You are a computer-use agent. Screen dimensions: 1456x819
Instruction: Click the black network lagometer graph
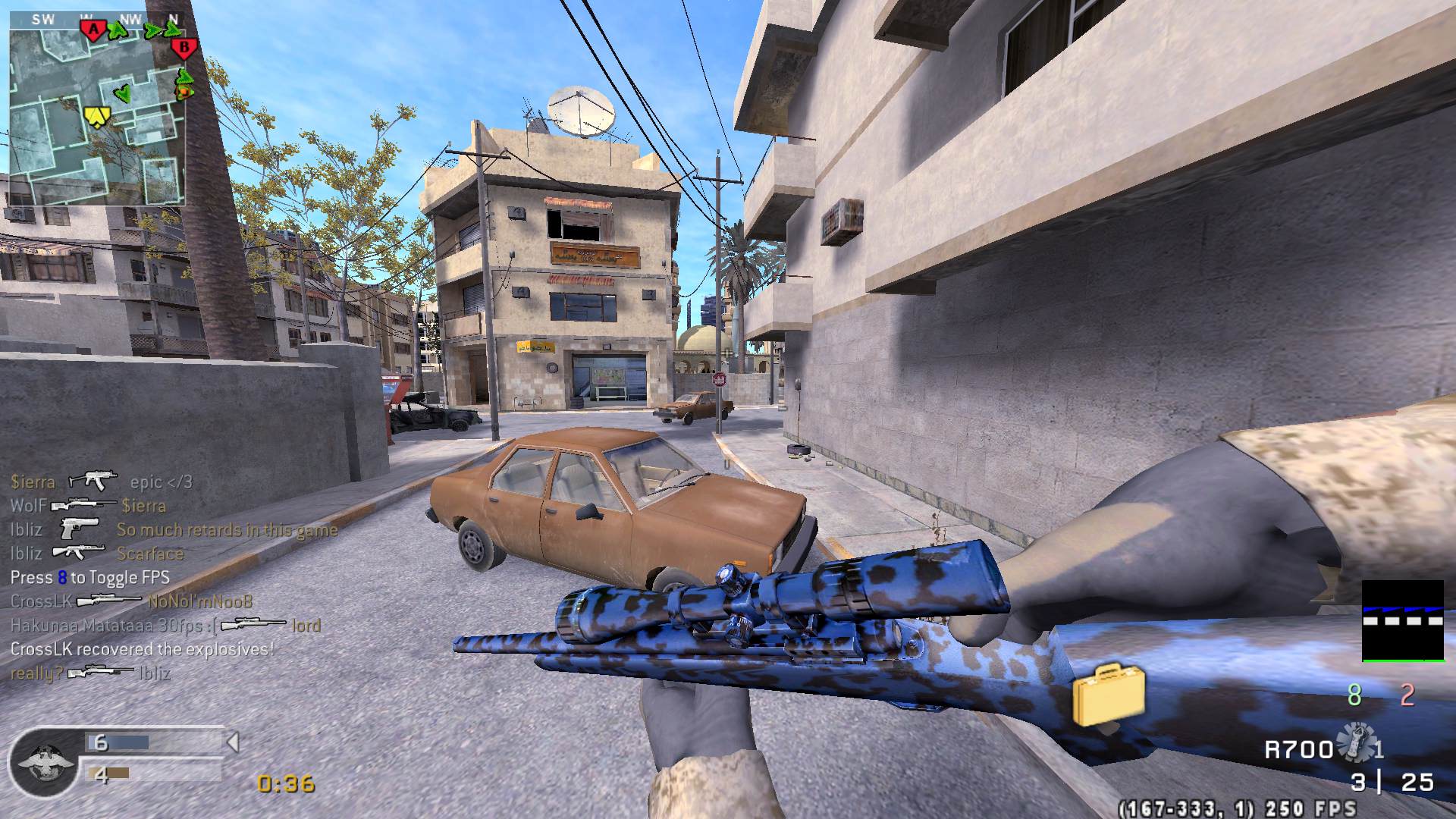click(1402, 621)
